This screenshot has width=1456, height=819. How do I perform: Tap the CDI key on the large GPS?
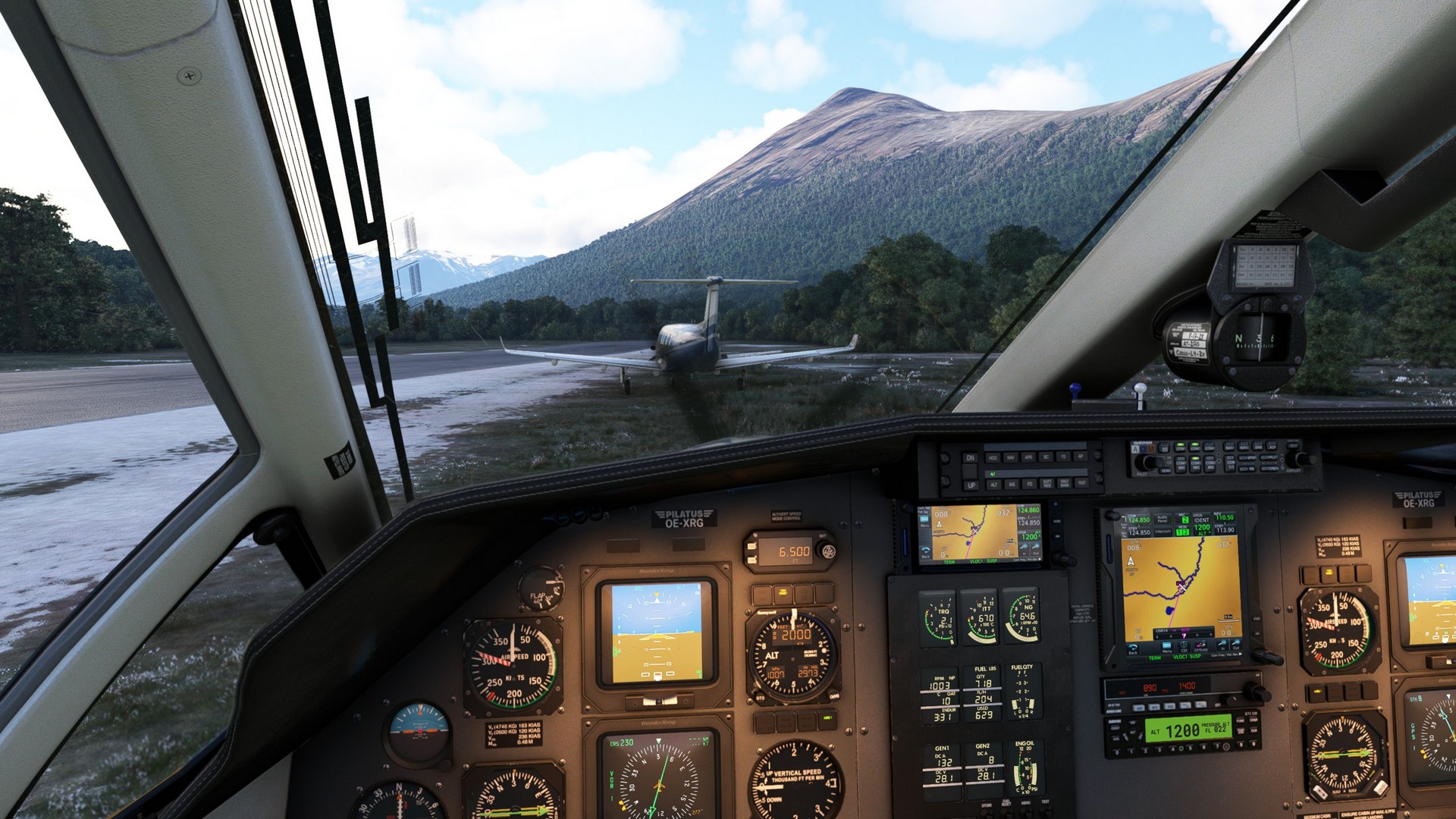tap(1184, 646)
